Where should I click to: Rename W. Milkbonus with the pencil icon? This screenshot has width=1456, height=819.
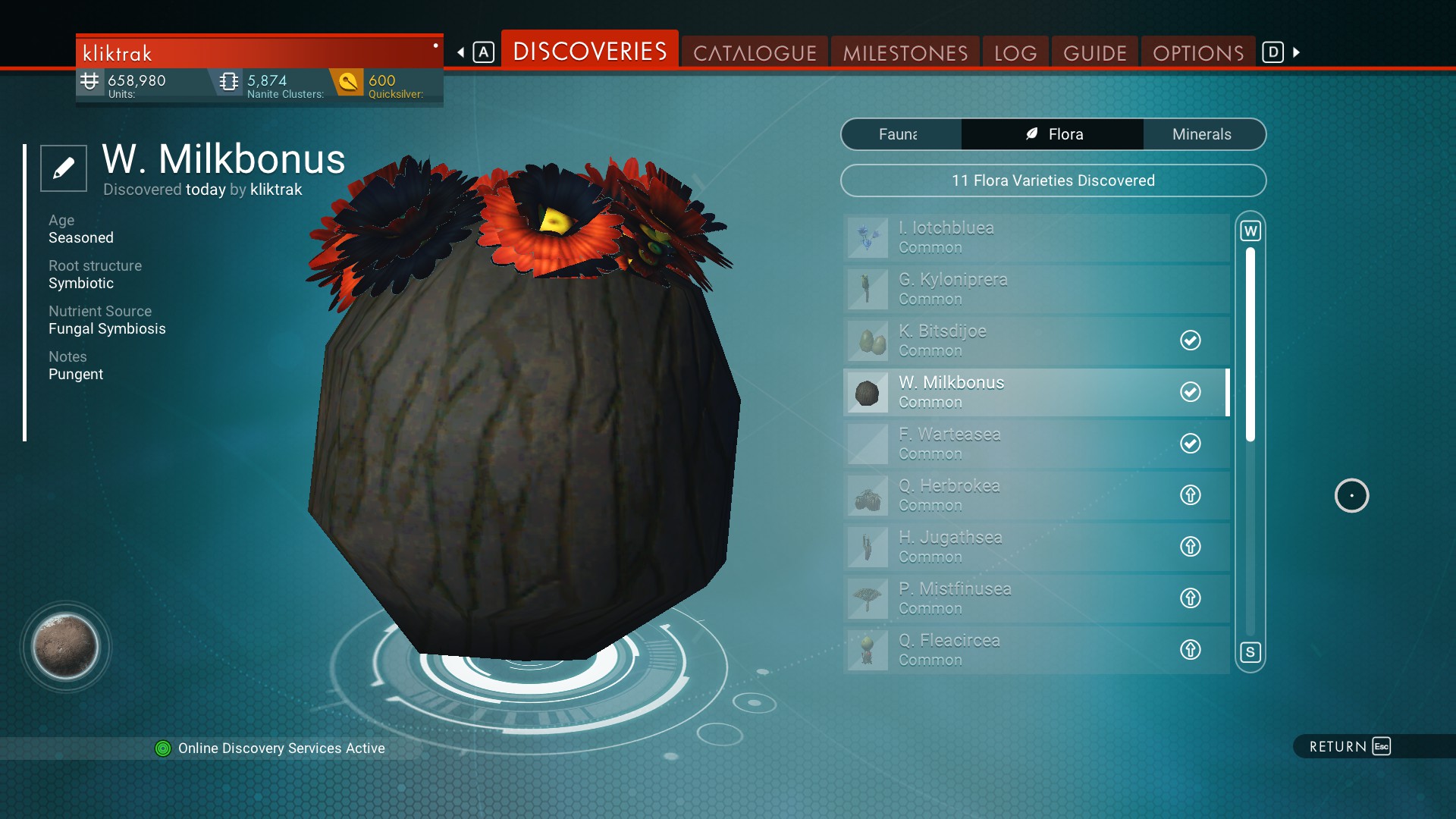pyautogui.click(x=64, y=168)
